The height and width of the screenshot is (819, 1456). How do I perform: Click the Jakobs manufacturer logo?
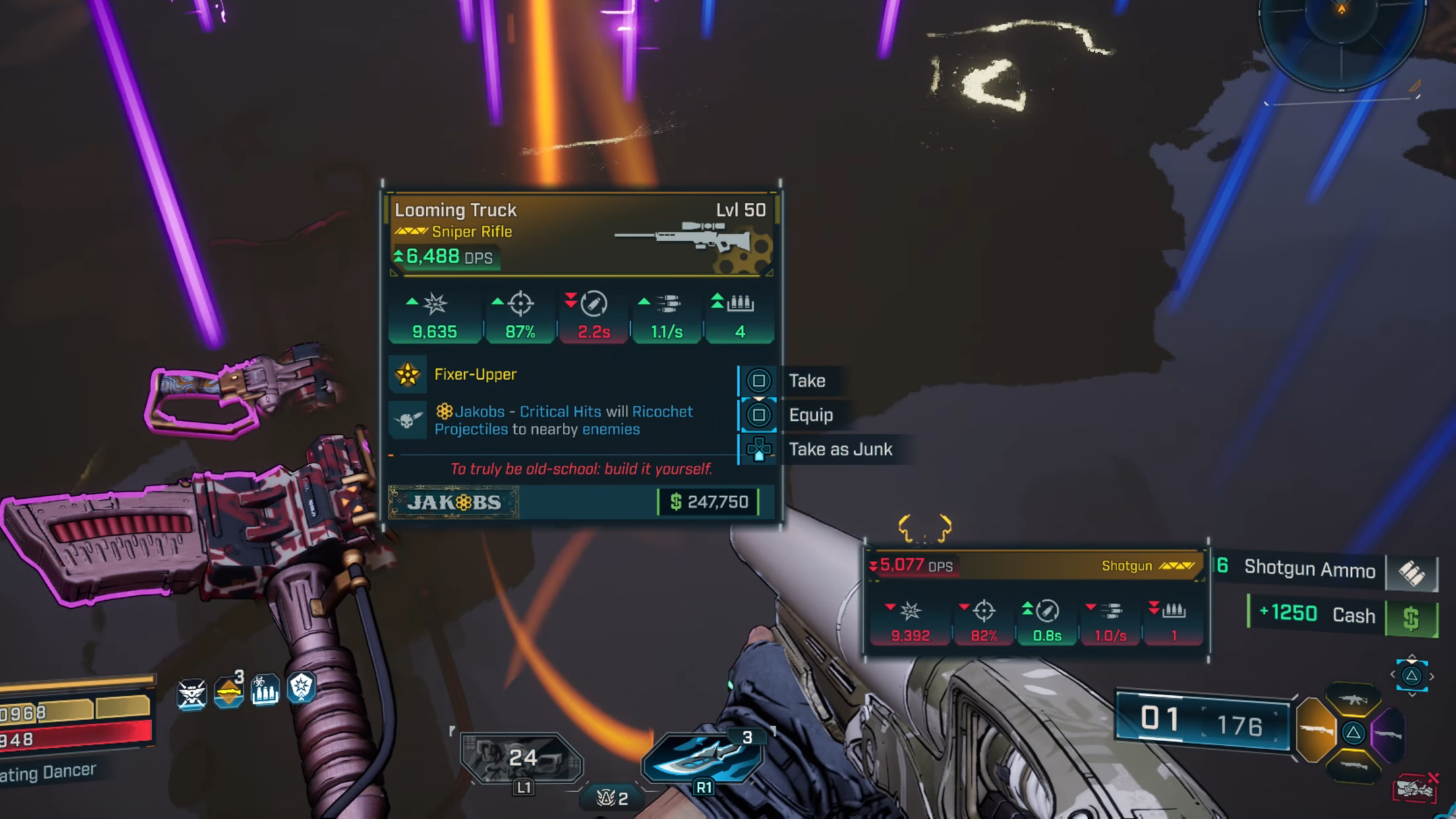pyautogui.click(x=454, y=502)
